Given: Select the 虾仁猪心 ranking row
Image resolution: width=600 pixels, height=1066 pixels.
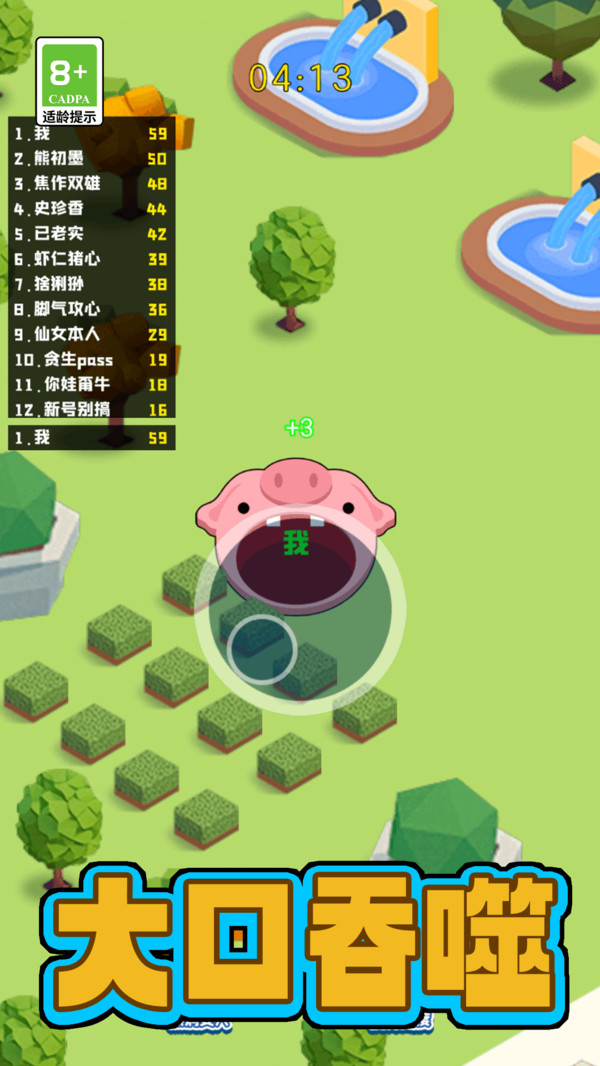Looking at the screenshot, I should coord(90,259).
